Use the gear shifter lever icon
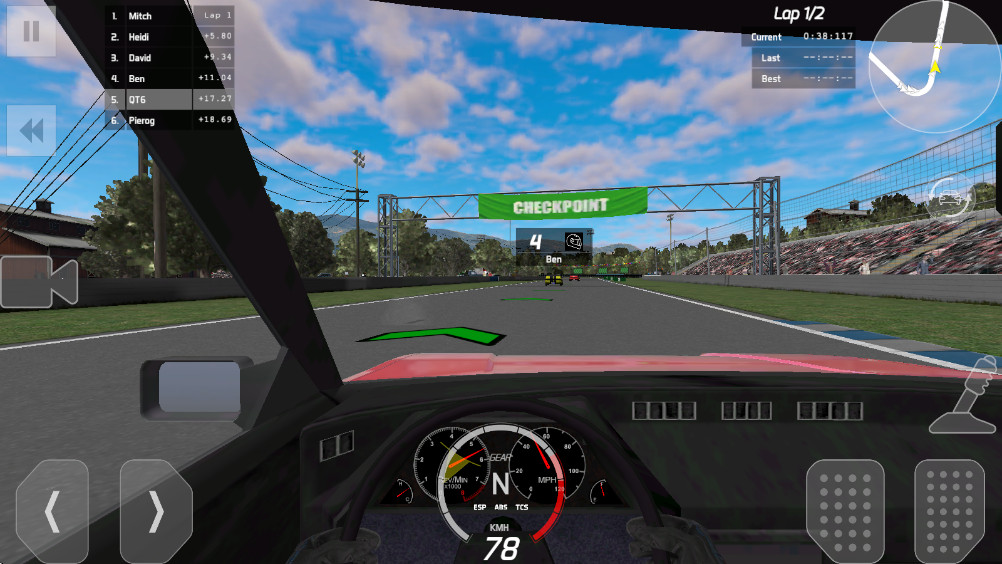The height and width of the screenshot is (564, 1002). click(966, 396)
